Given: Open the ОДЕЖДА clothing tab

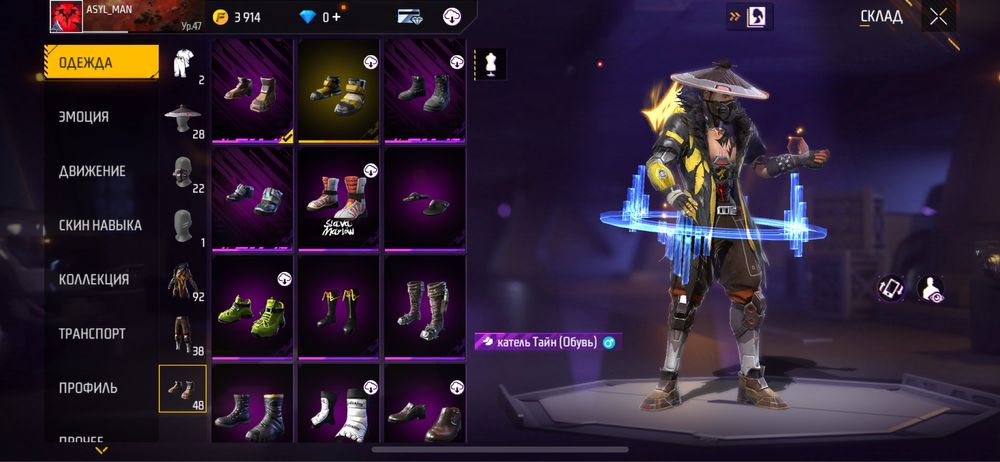Looking at the screenshot, I should 100,63.
